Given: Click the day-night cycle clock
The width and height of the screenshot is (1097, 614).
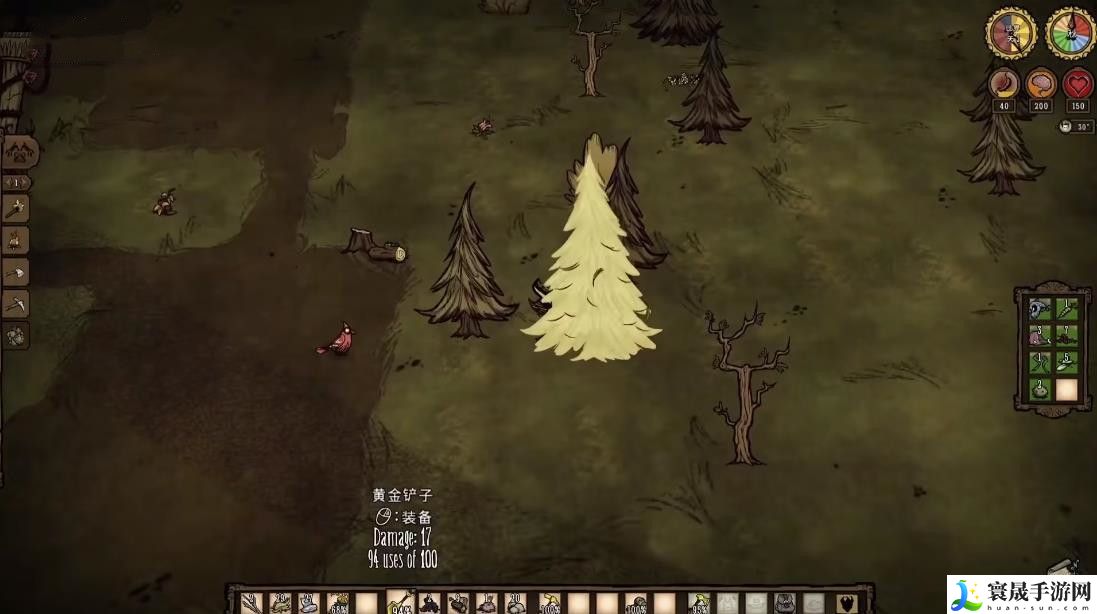Looking at the screenshot, I should click(1011, 33).
